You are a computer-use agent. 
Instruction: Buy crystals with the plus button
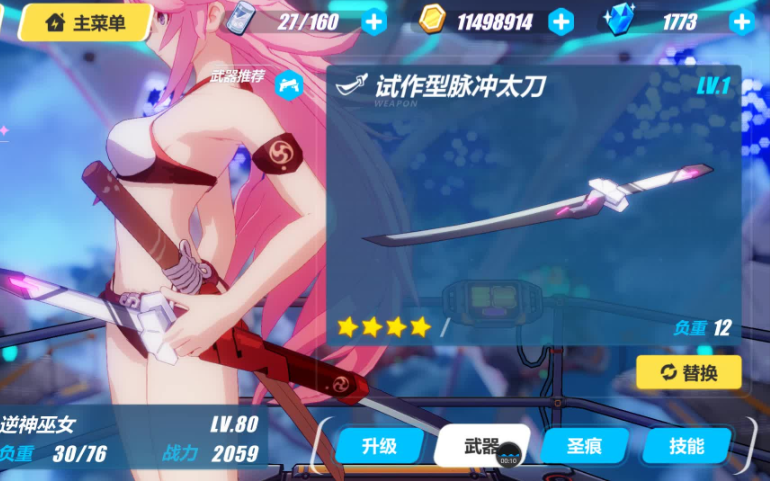741,21
